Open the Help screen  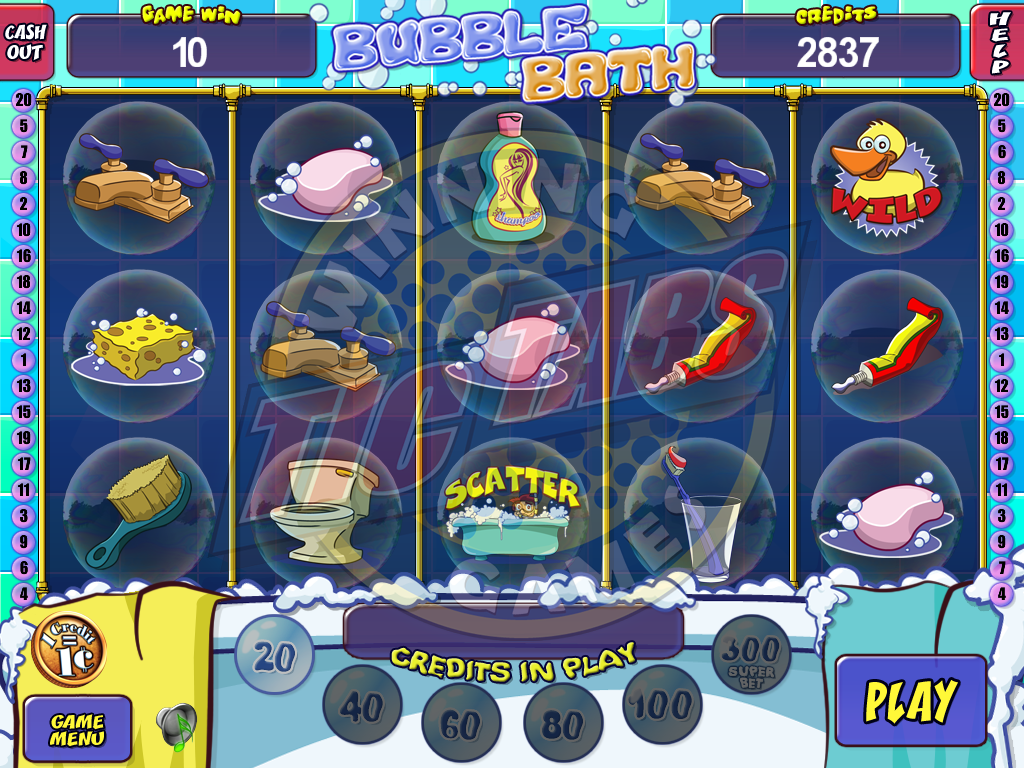point(997,42)
